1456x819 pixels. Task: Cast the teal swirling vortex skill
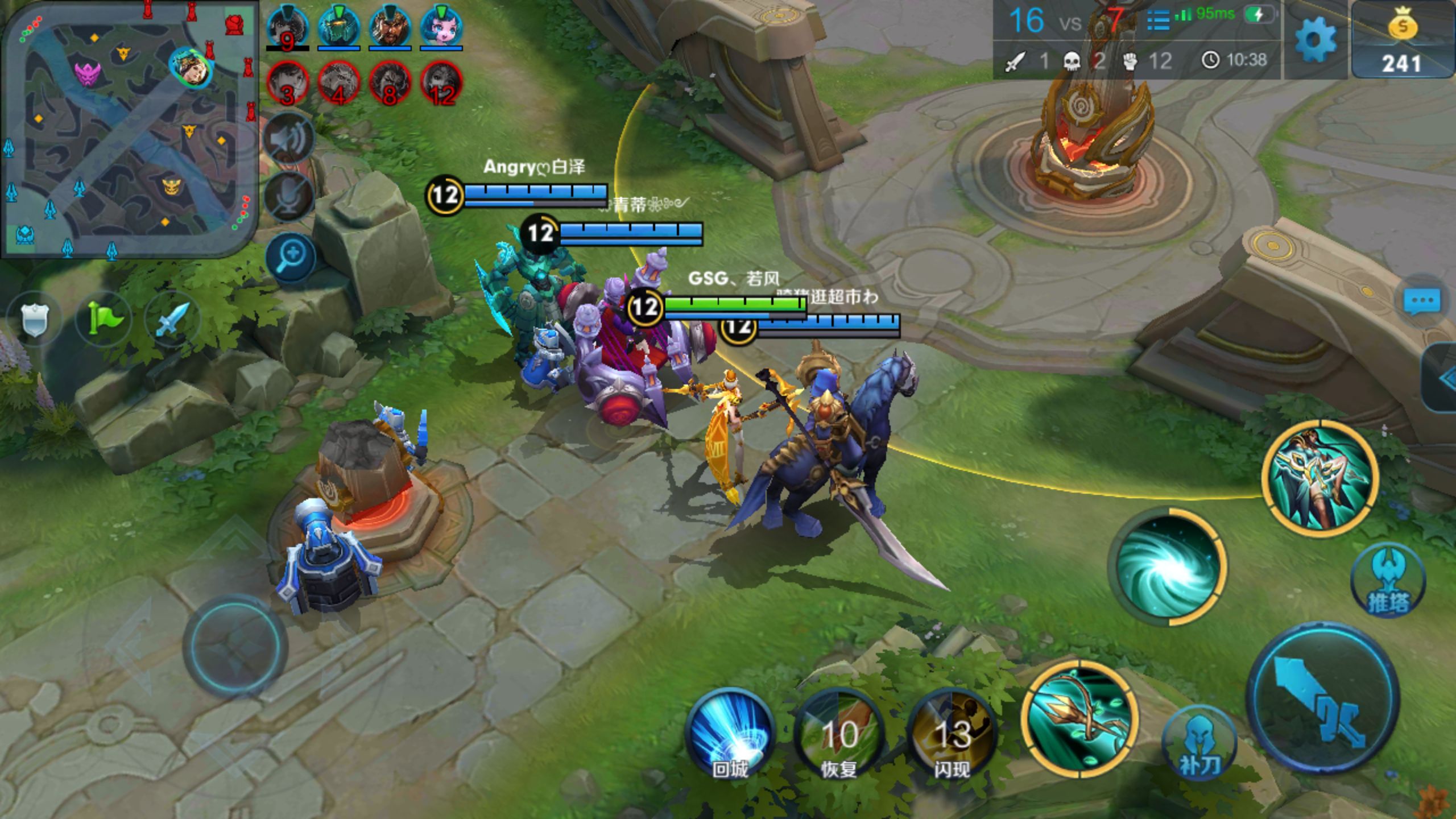pyautogui.click(x=1168, y=566)
